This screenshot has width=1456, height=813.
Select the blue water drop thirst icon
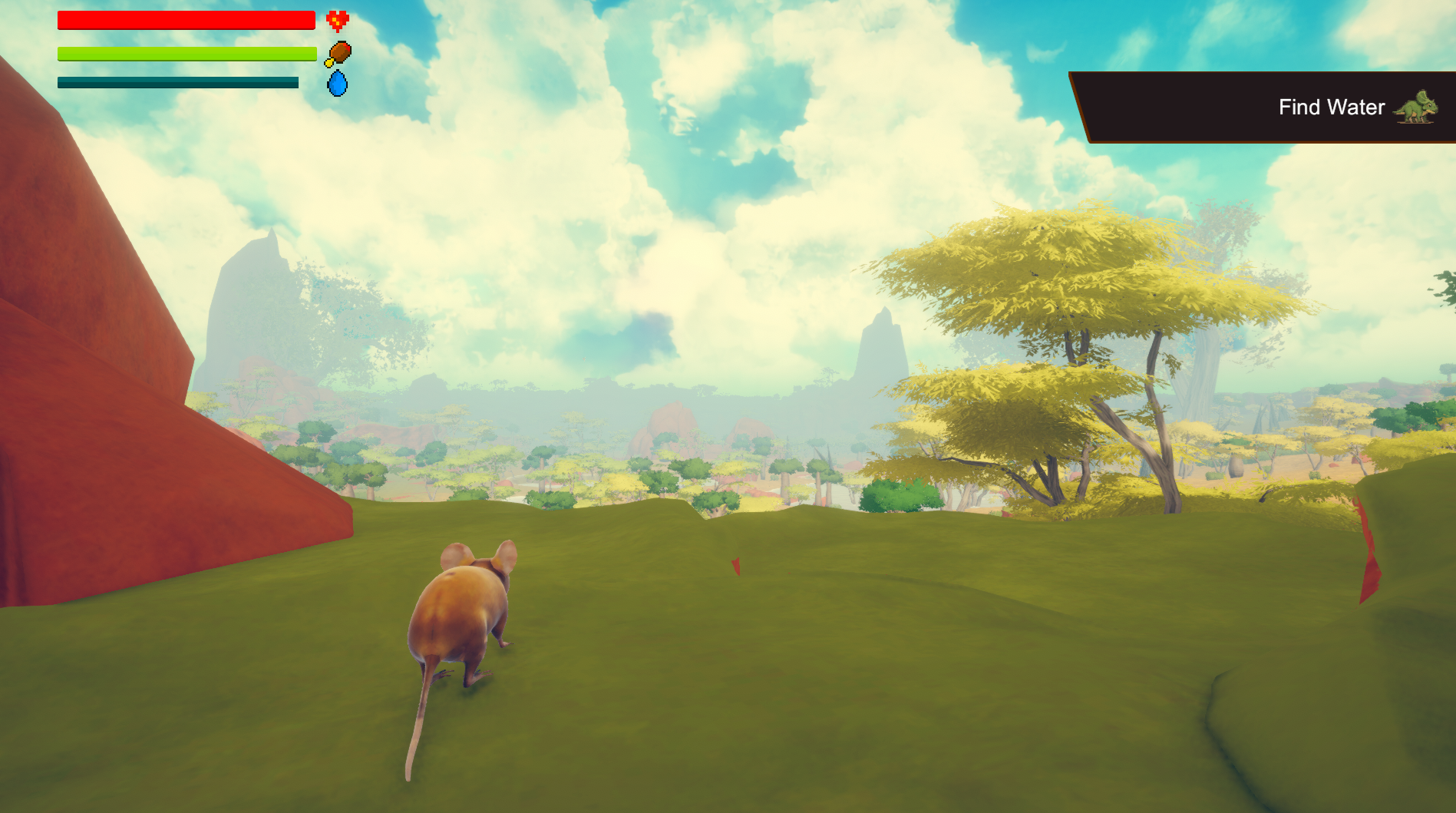tap(337, 83)
